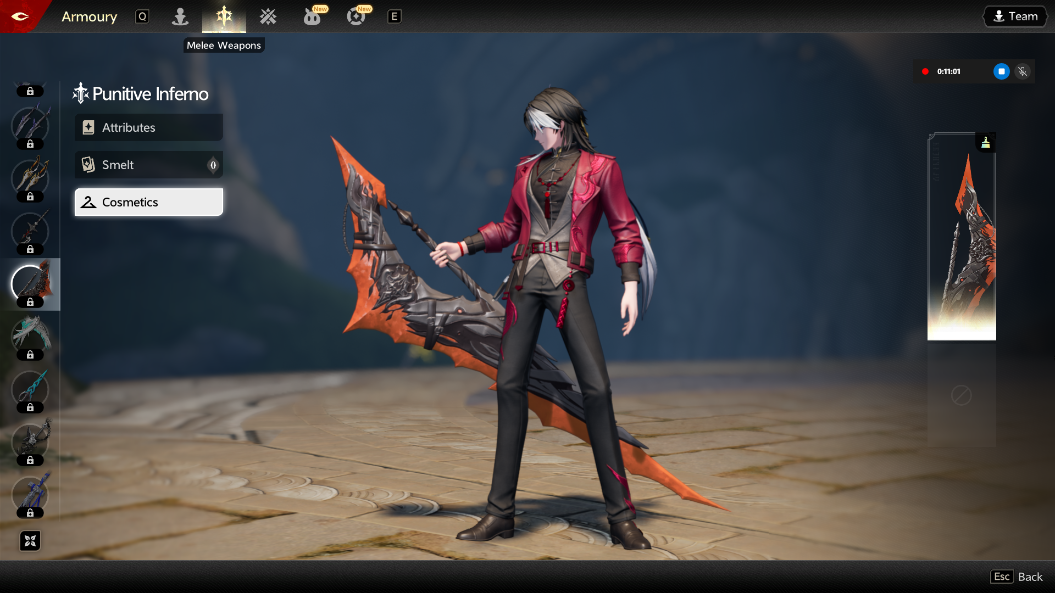Open the crossed weapons tab

(x=268, y=16)
